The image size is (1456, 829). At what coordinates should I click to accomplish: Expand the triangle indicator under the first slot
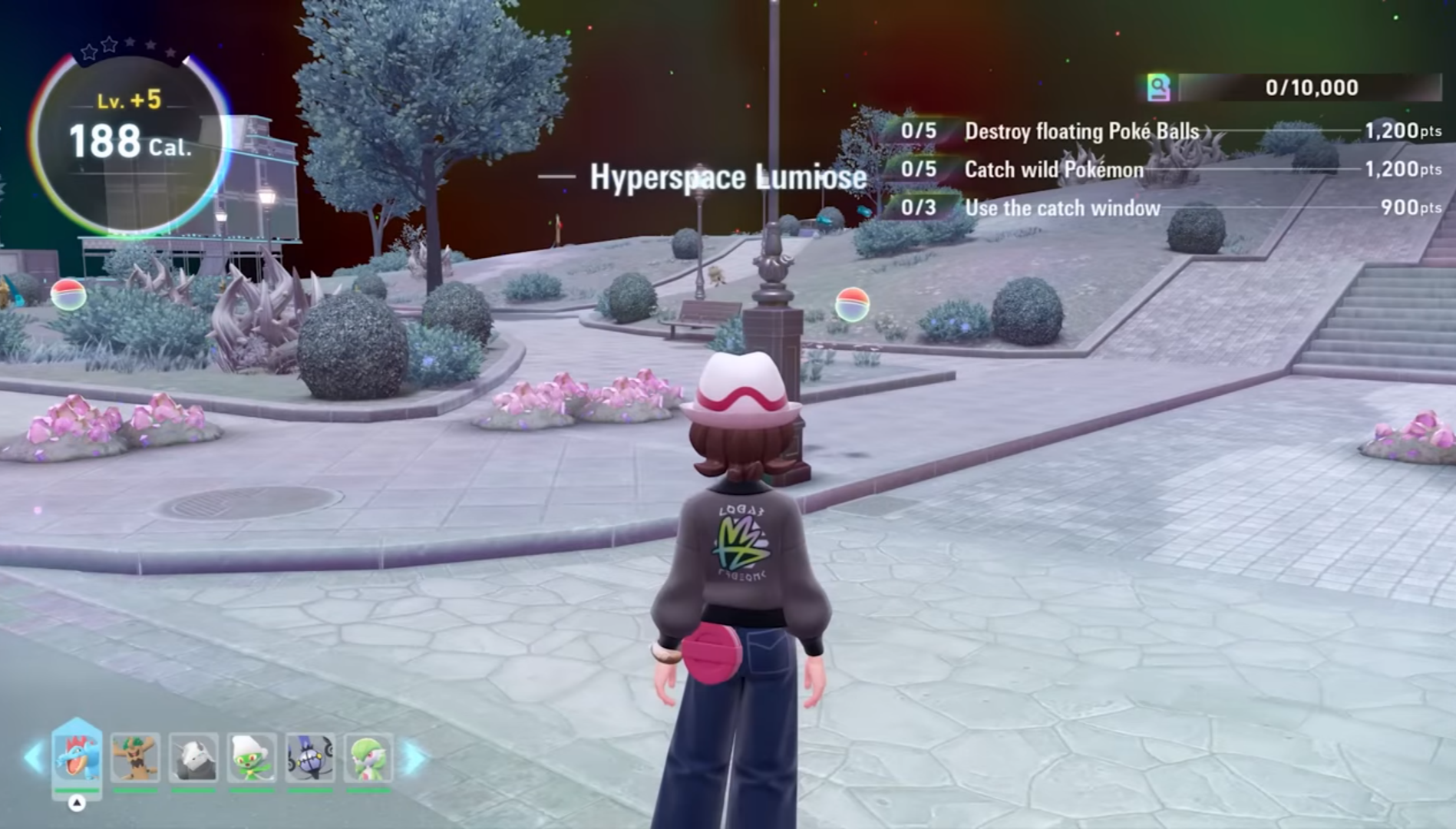click(x=76, y=804)
